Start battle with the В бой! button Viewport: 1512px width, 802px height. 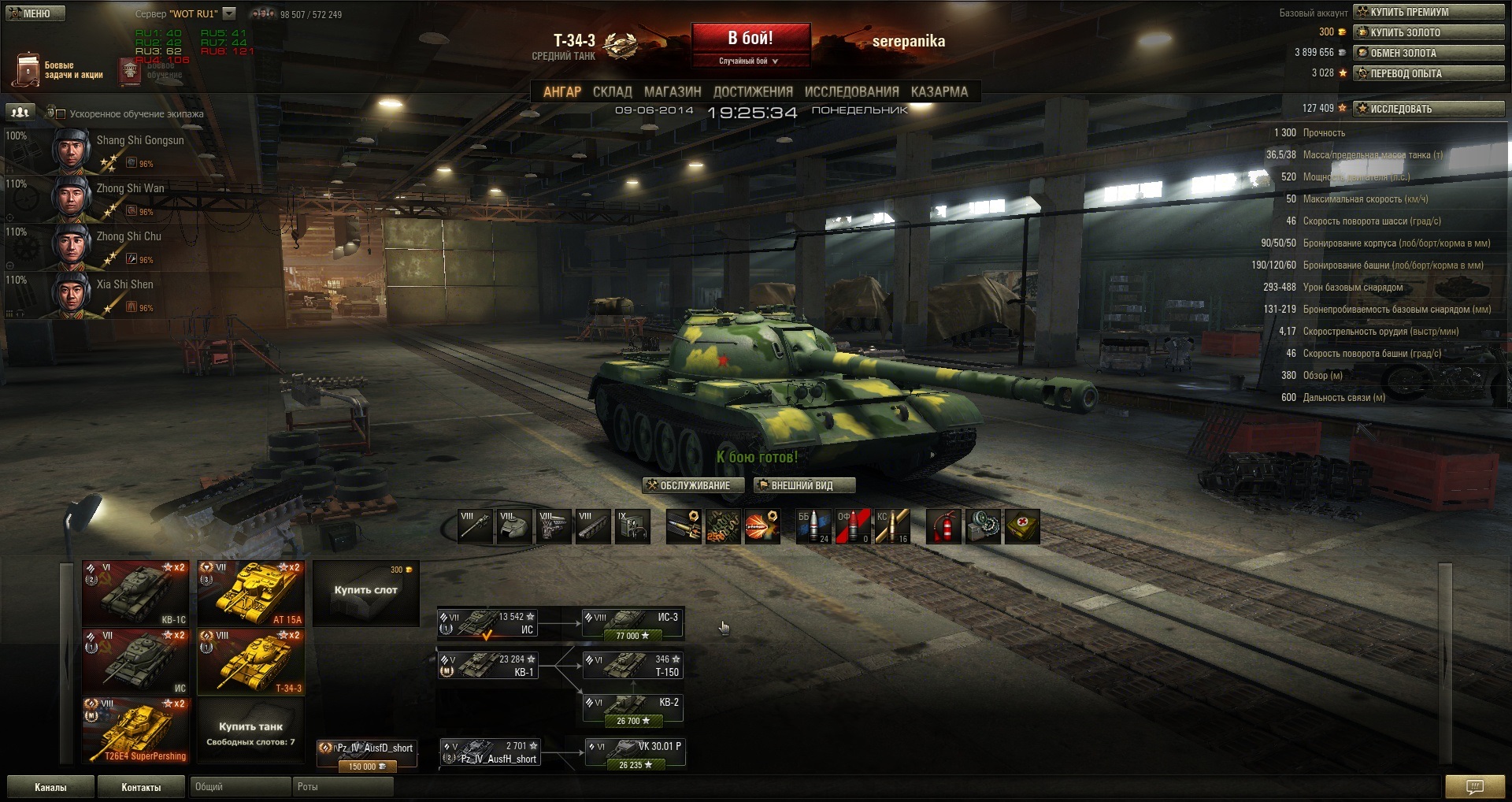750,39
